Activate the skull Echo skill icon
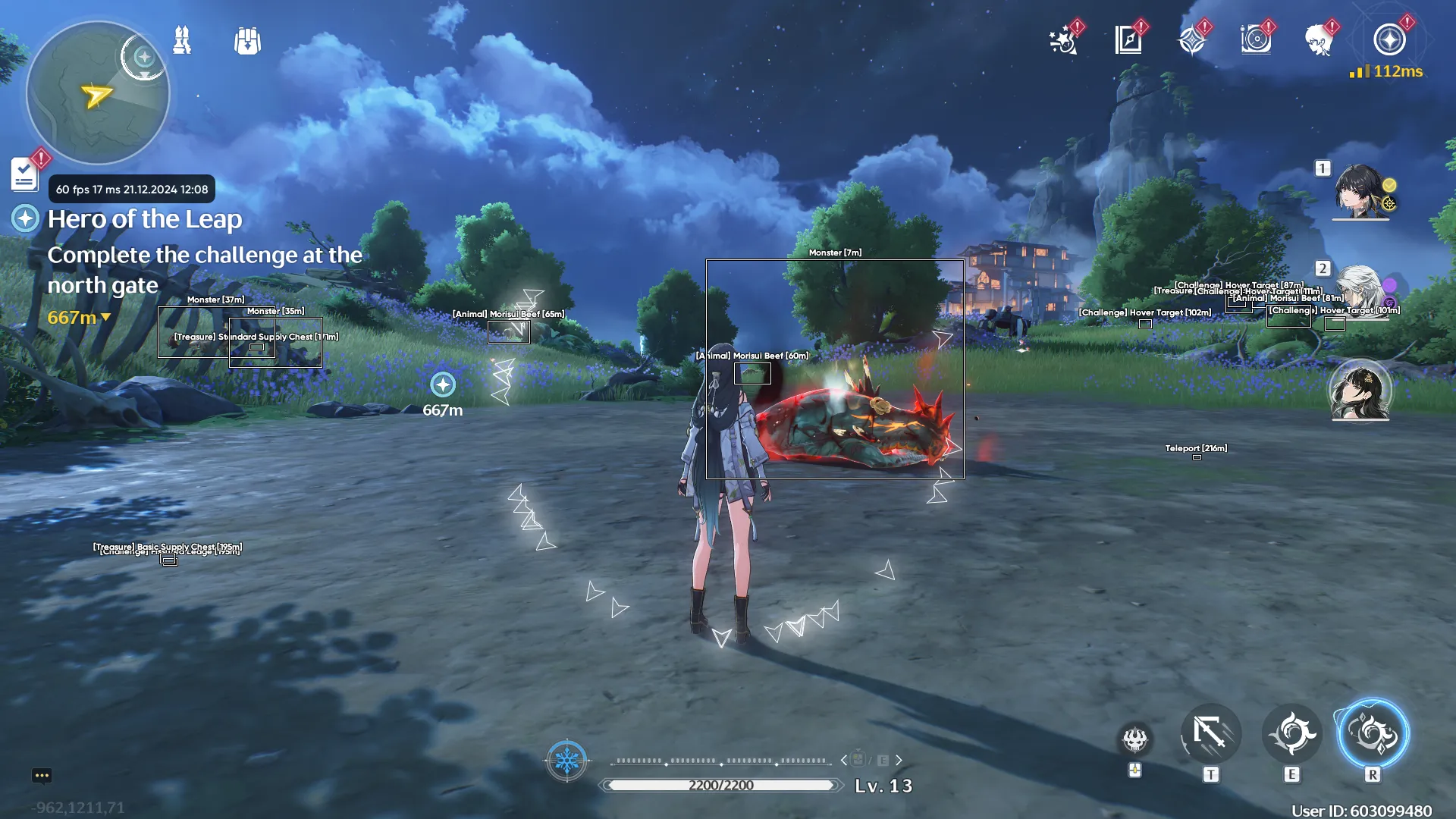Image resolution: width=1456 pixels, height=819 pixels. tap(1135, 739)
